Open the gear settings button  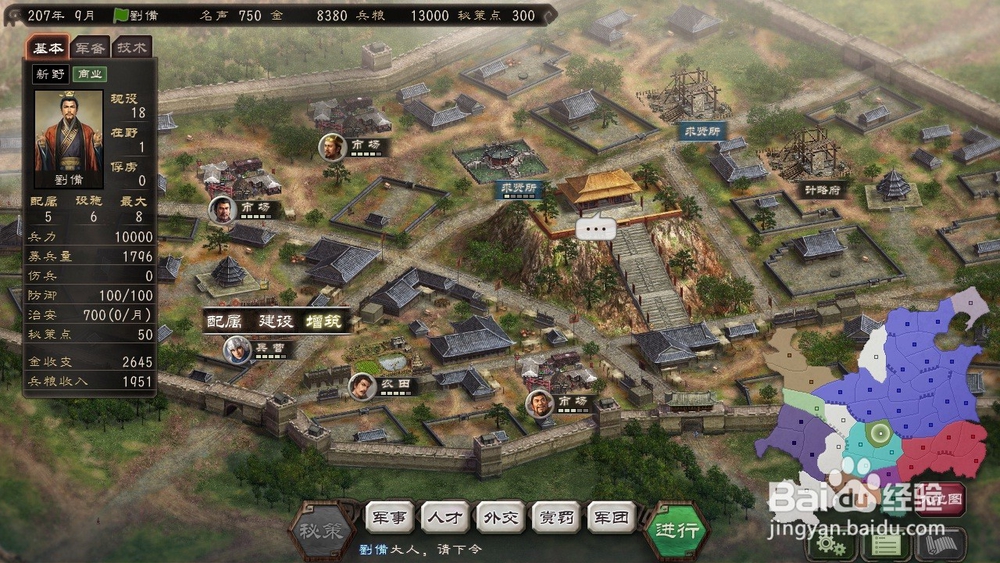832,544
